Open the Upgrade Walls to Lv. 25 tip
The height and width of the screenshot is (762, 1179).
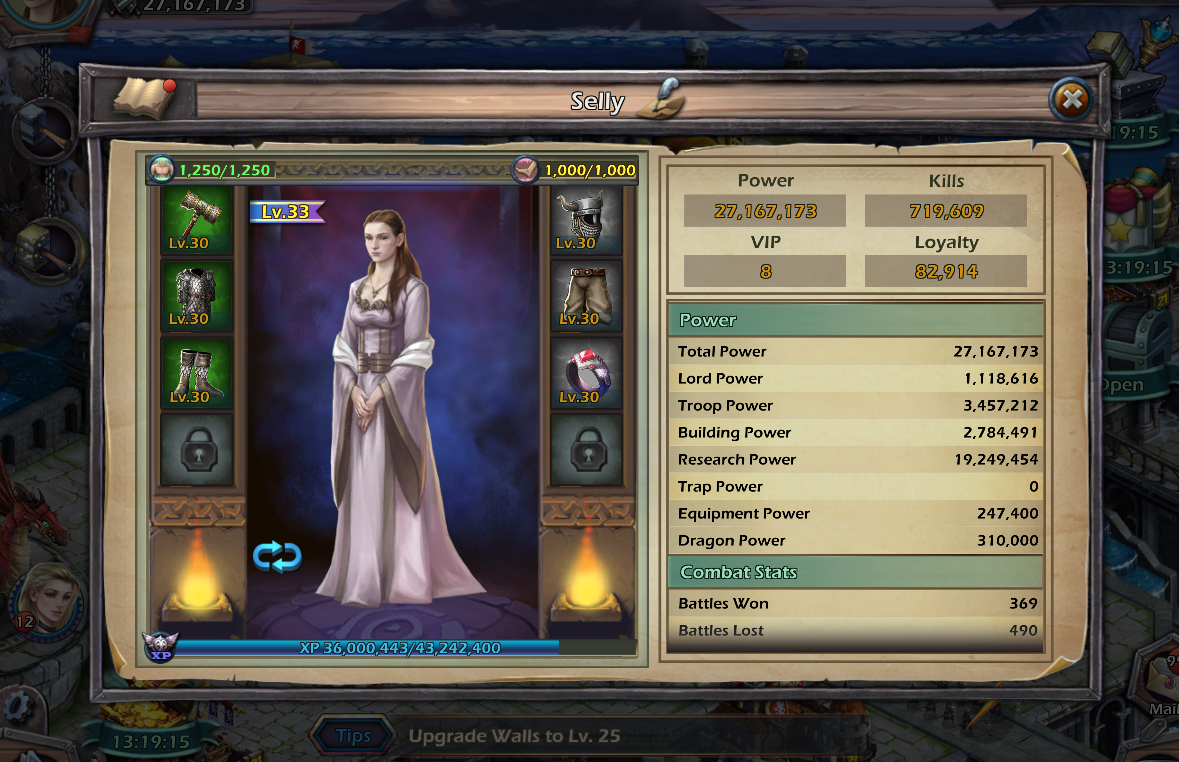(515, 736)
